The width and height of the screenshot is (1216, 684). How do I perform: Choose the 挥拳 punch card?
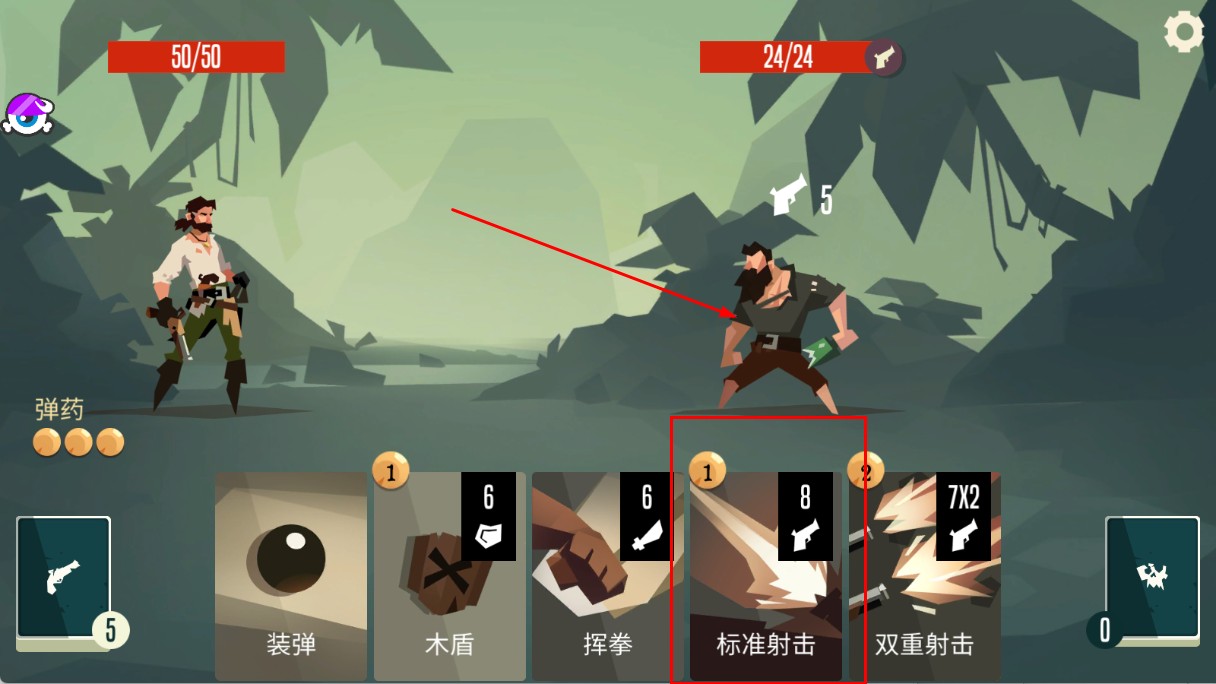tap(607, 576)
